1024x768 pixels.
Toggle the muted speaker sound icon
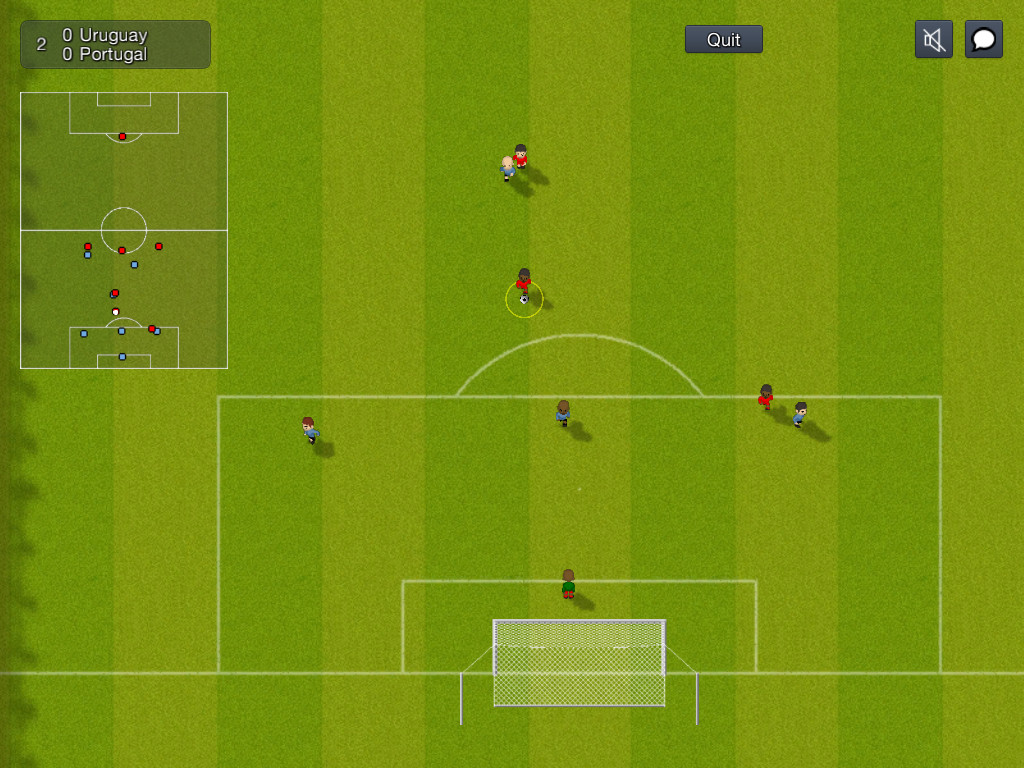933,39
